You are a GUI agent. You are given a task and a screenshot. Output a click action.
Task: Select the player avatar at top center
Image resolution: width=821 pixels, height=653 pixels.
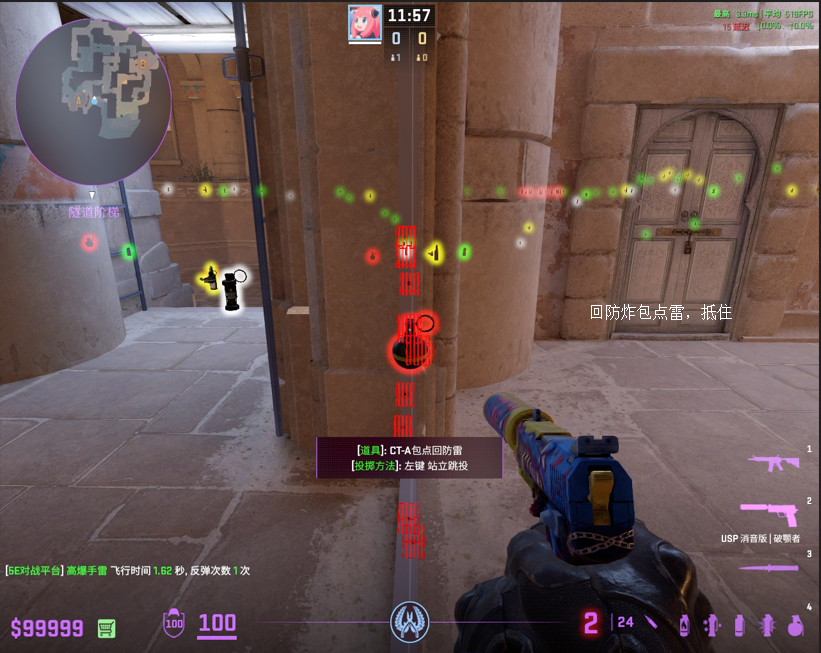[x=363, y=21]
